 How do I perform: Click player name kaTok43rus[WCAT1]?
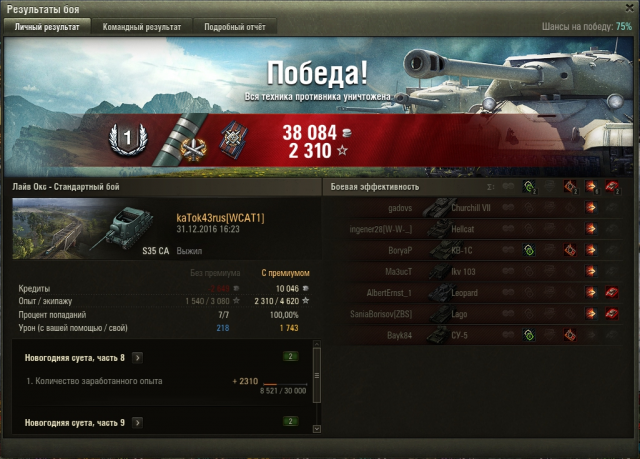[x=220, y=217]
